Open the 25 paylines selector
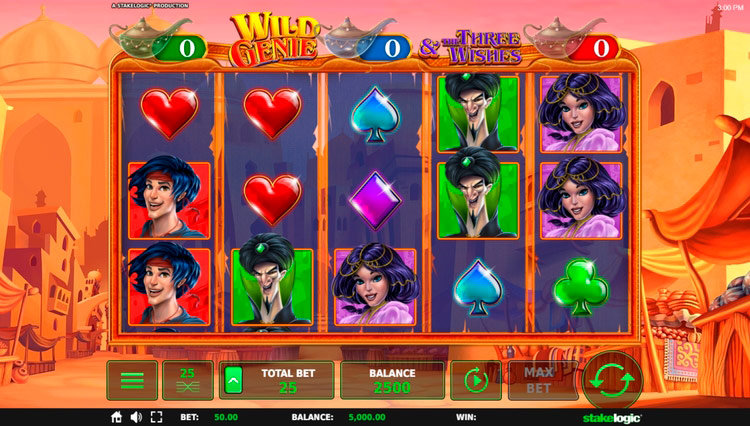Viewport: 750px width, 426px height. pyautogui.click(x=187, y=381)
